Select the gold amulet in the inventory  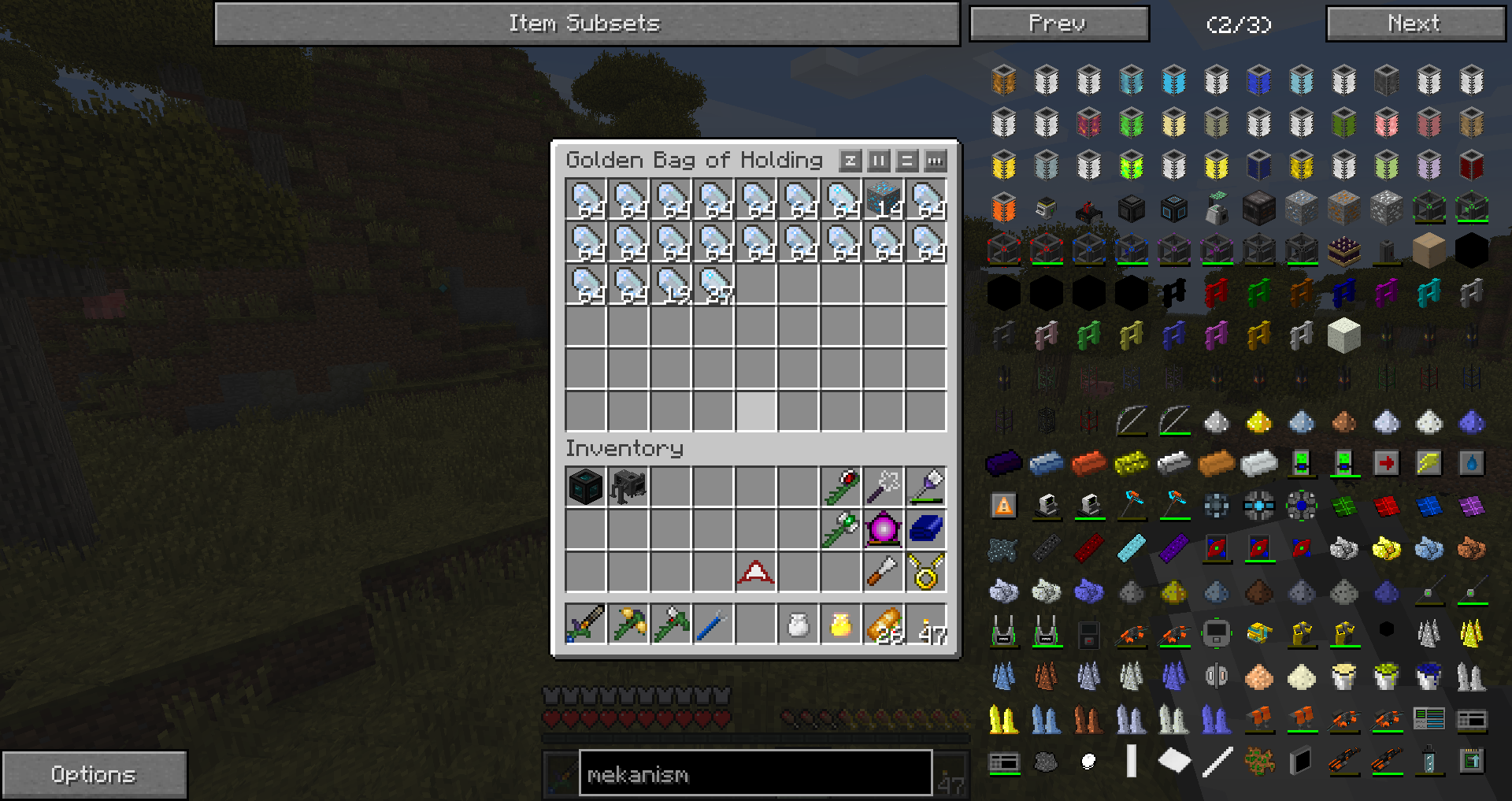926,573
